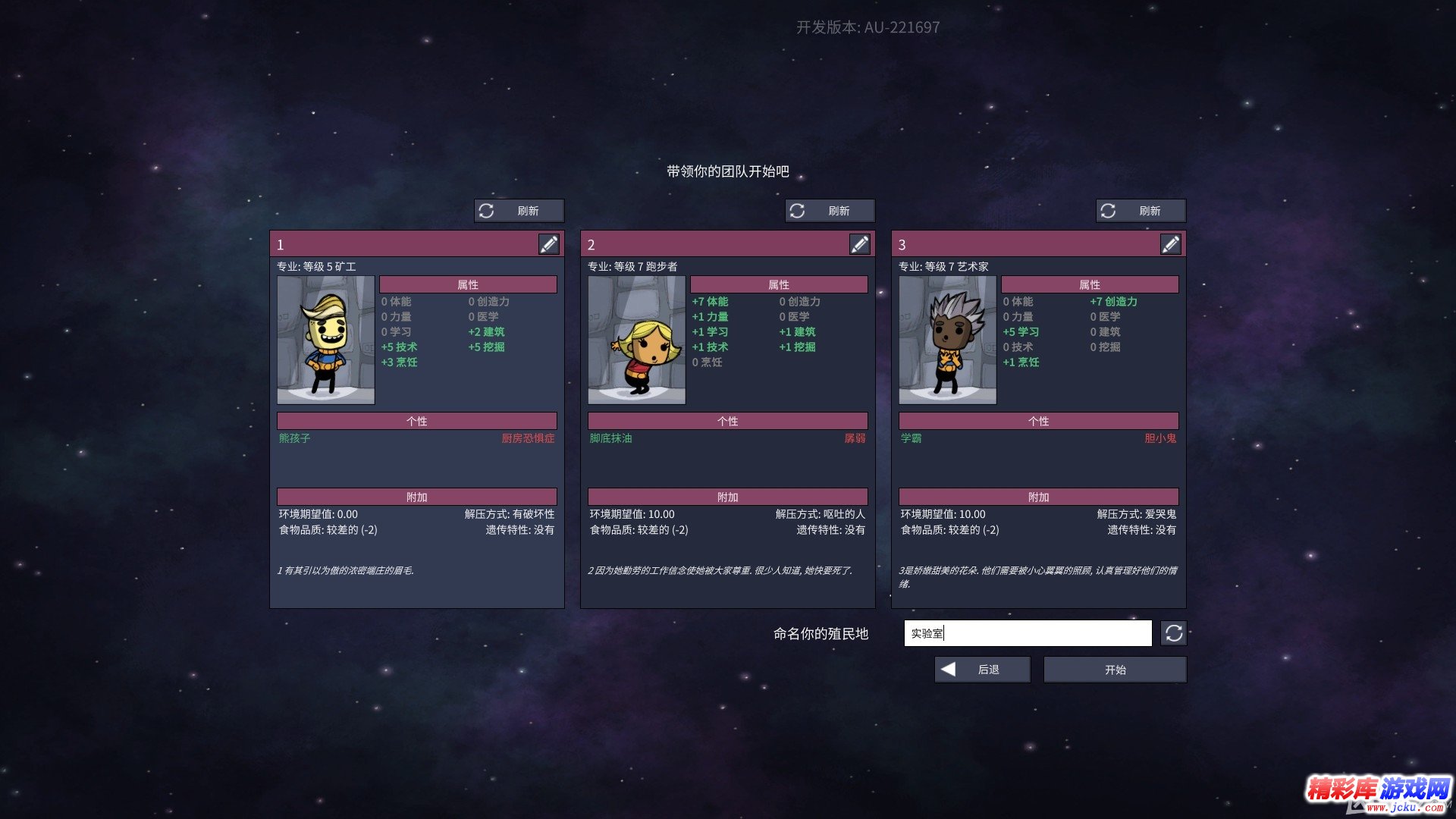
Task: Click the pencil icon to rename duplicant 1
Action: [x=550, y=243]
